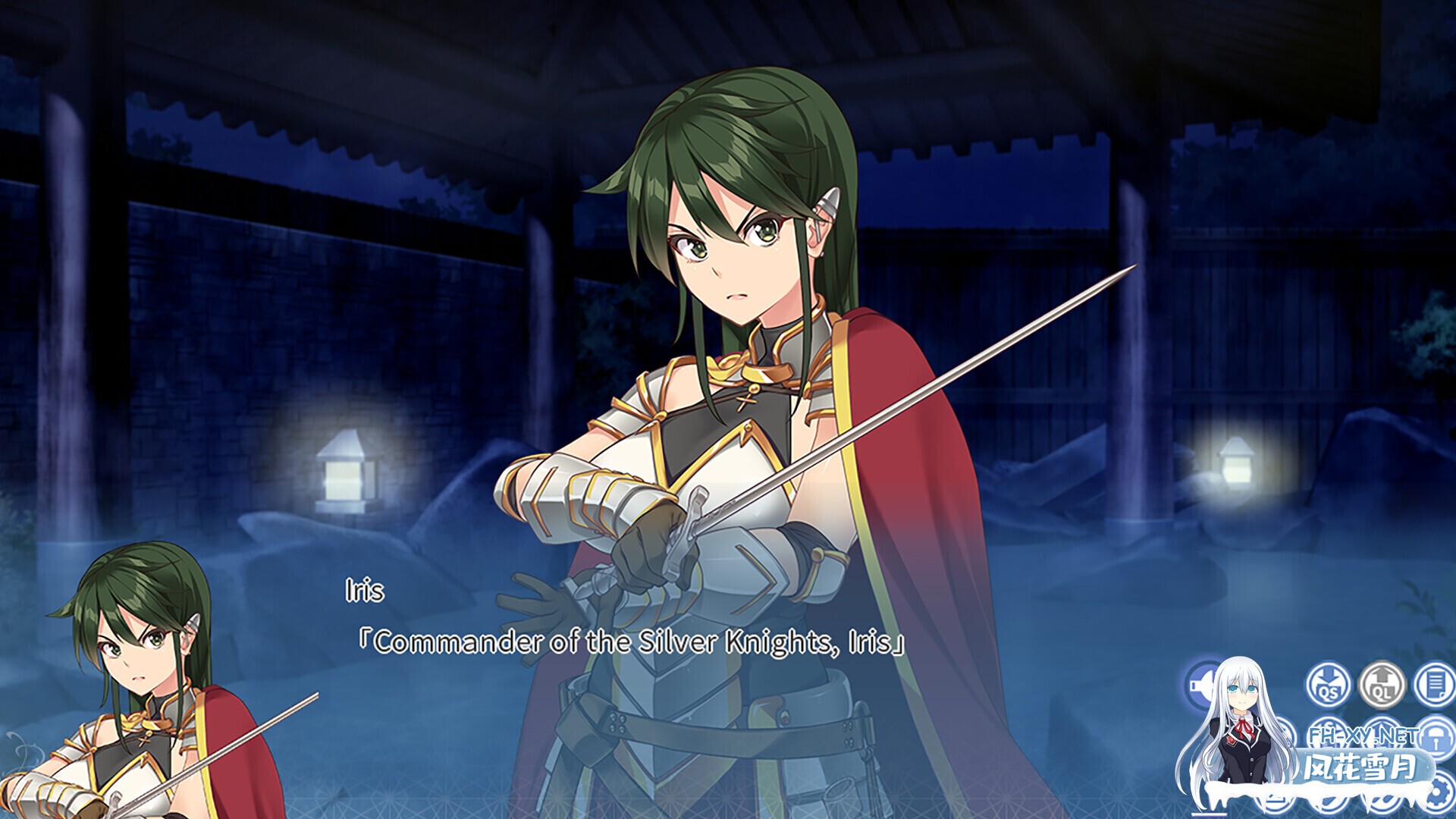Screen dimensions: 1456x819
Task: Click the circular arrow icon in the quick menu middle row
Action: (1382, 734)
